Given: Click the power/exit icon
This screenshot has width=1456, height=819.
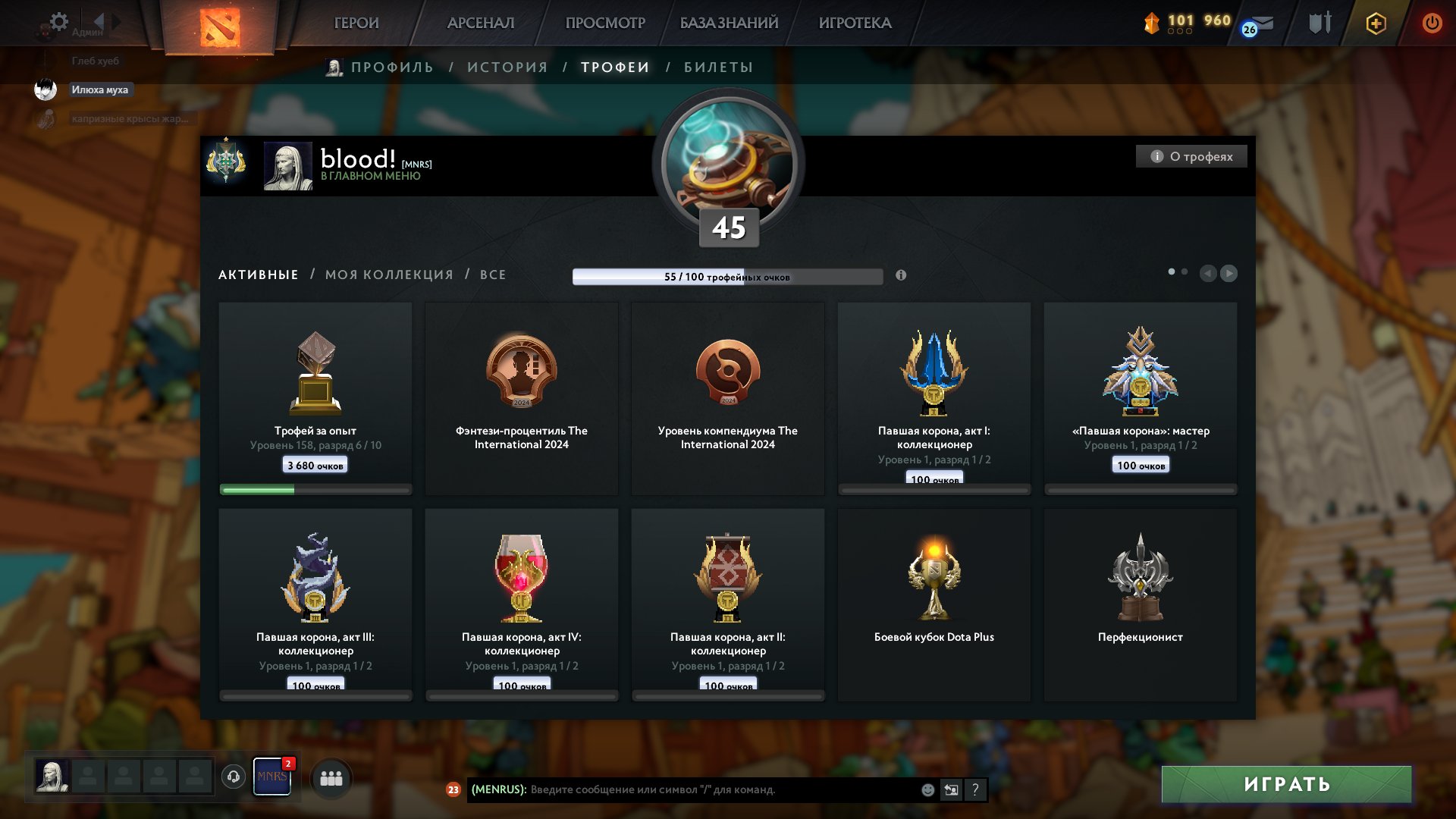Looking at the screenshot, I should click(x=1432, y=24).
